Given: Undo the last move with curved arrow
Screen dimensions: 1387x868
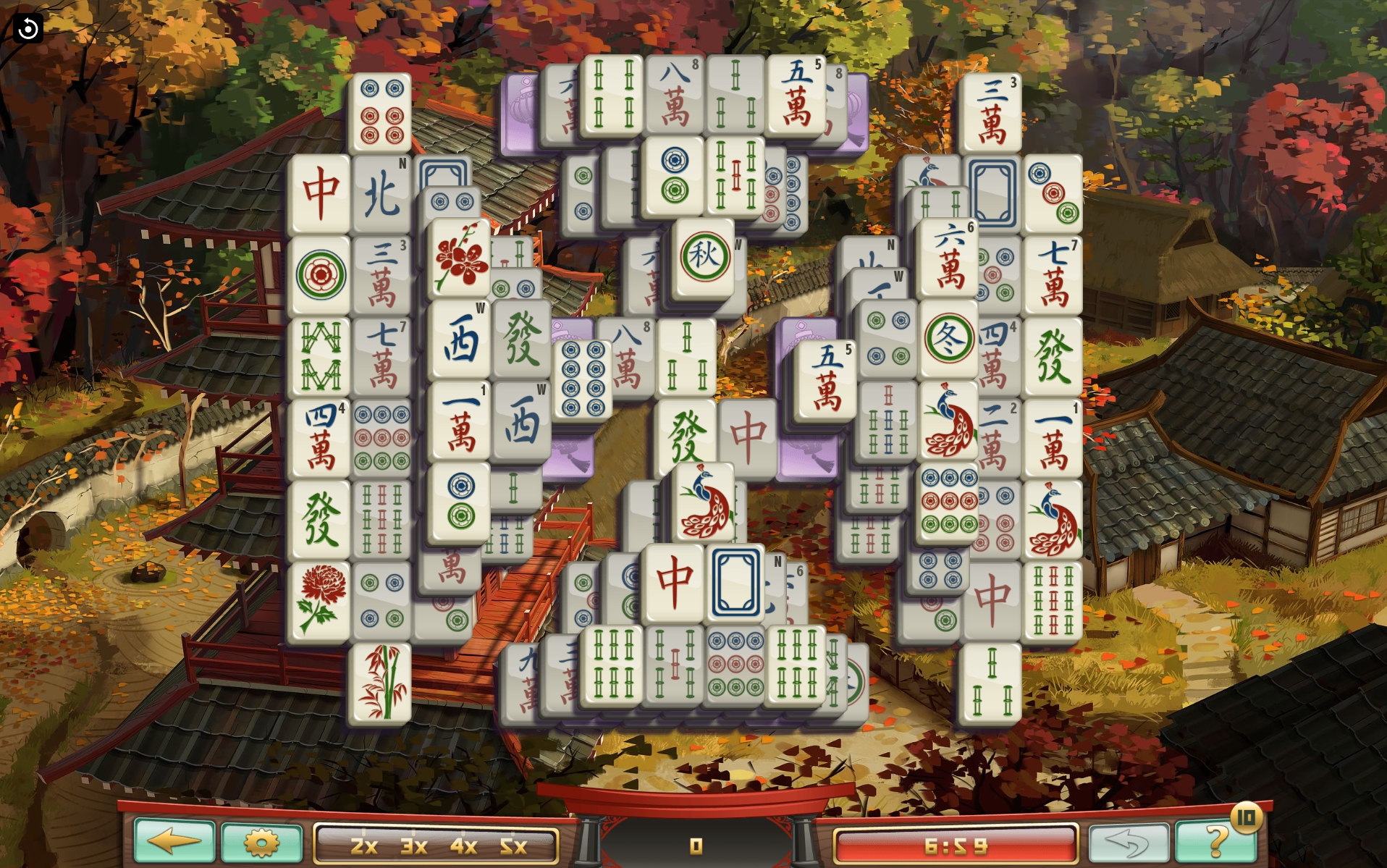Looking at the screenshot, I should 1128,842.
